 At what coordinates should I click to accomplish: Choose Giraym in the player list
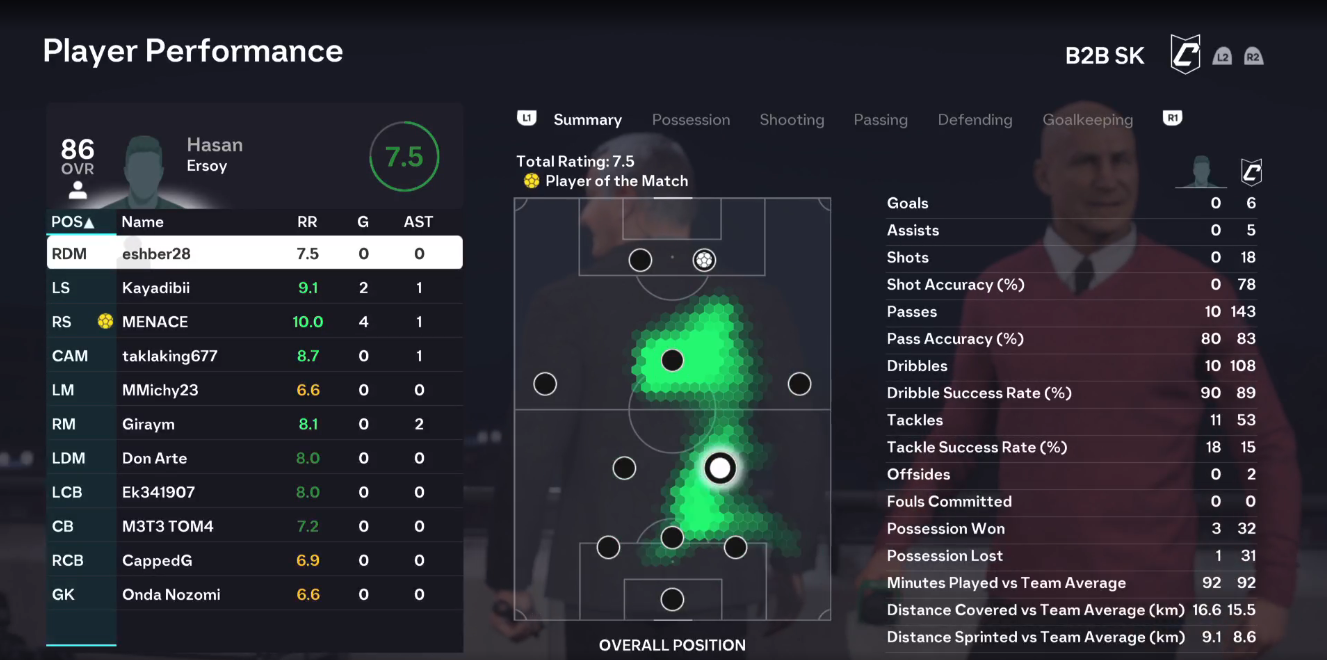pyautogui.click(x=255, y=424)
